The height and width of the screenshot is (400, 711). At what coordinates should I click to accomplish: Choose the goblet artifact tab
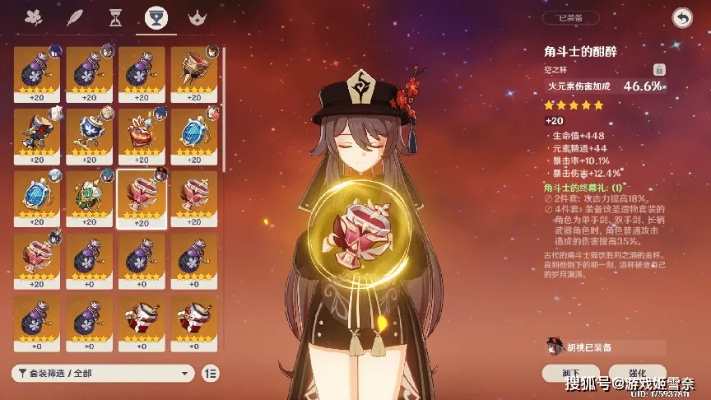click(155, 18)
